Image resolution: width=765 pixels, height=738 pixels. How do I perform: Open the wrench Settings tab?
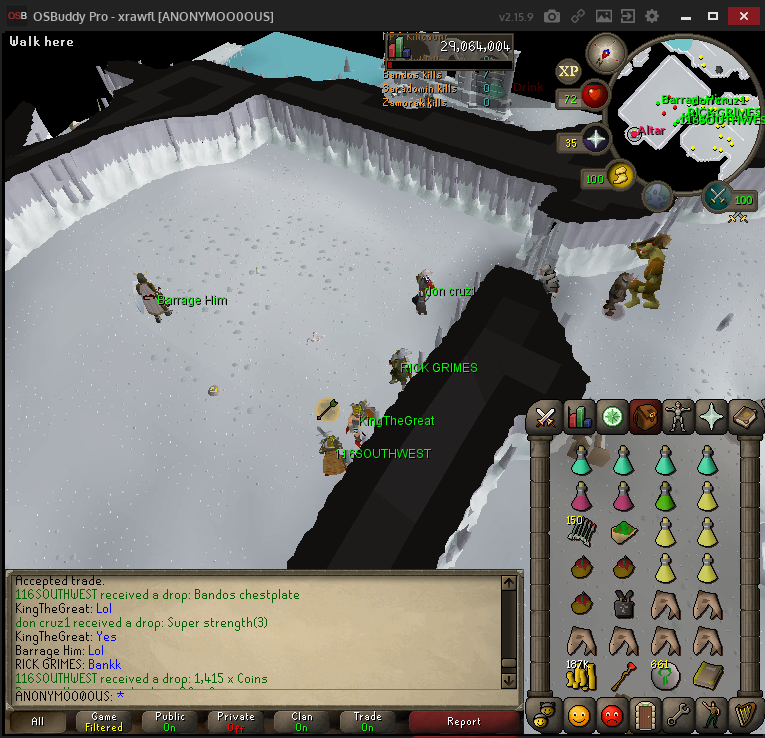tap(678, 715)
